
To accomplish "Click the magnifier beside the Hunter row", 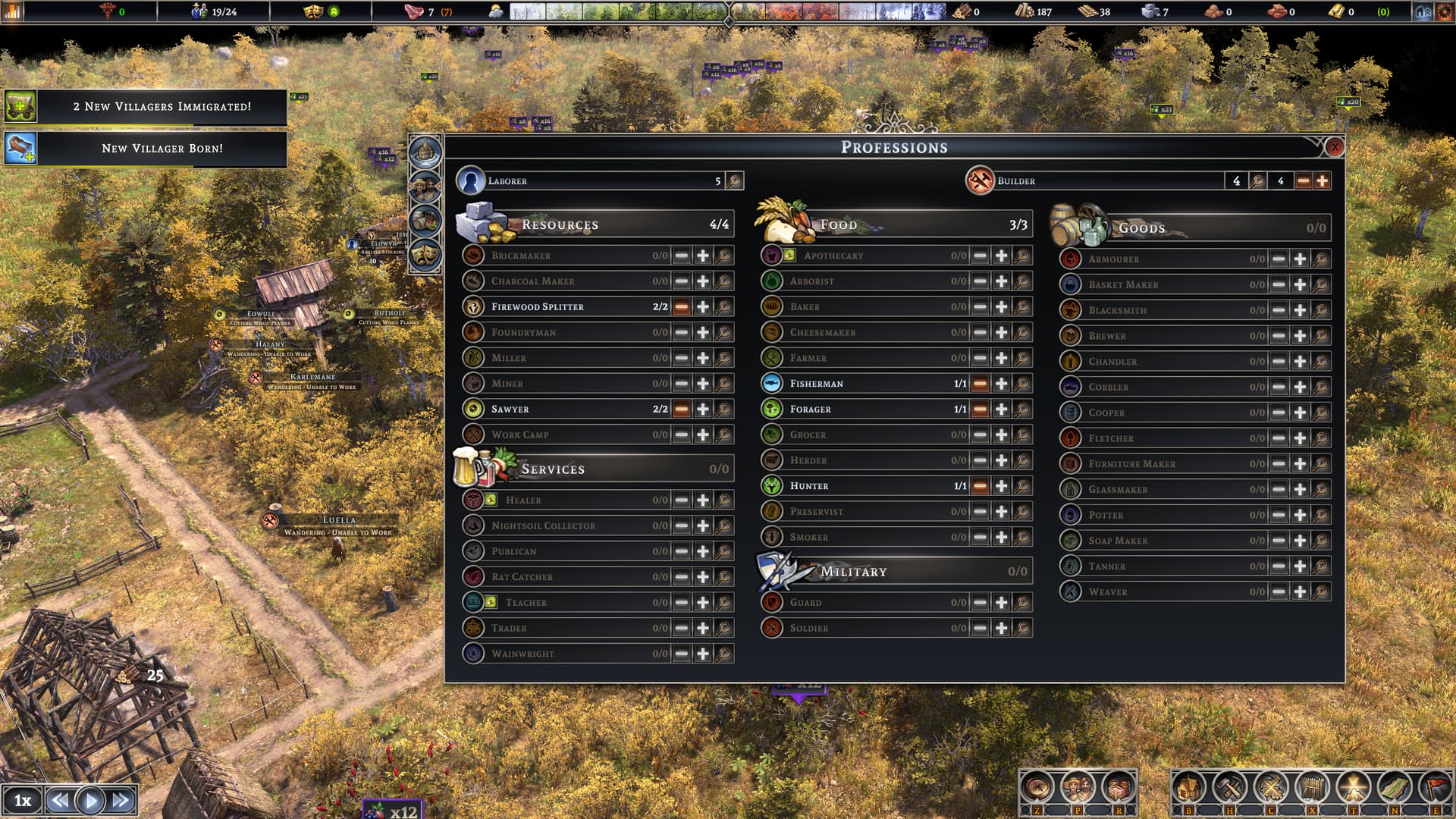I will 1023,486.
